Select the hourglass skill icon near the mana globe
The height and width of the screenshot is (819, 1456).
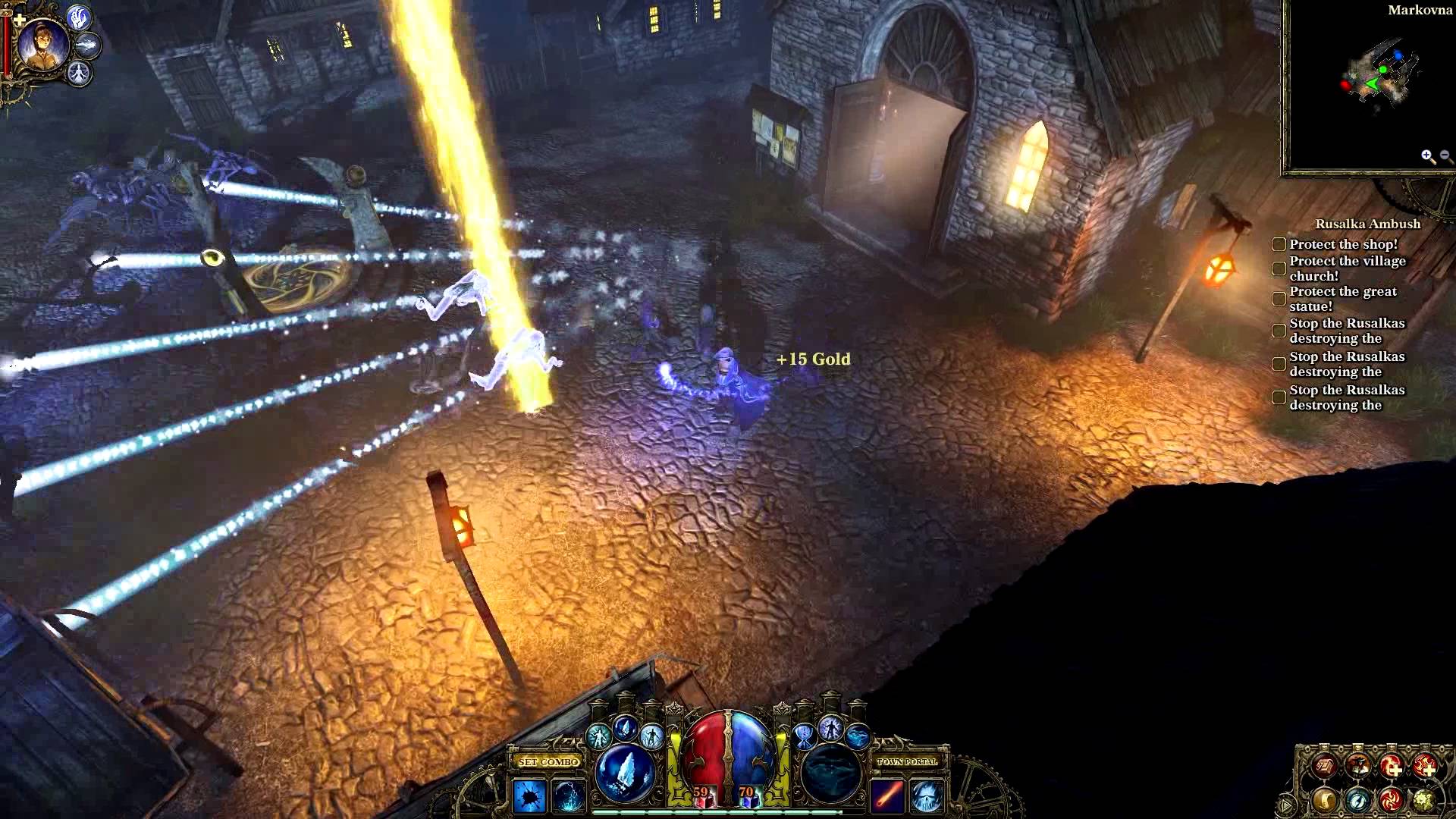click(802, 737)
